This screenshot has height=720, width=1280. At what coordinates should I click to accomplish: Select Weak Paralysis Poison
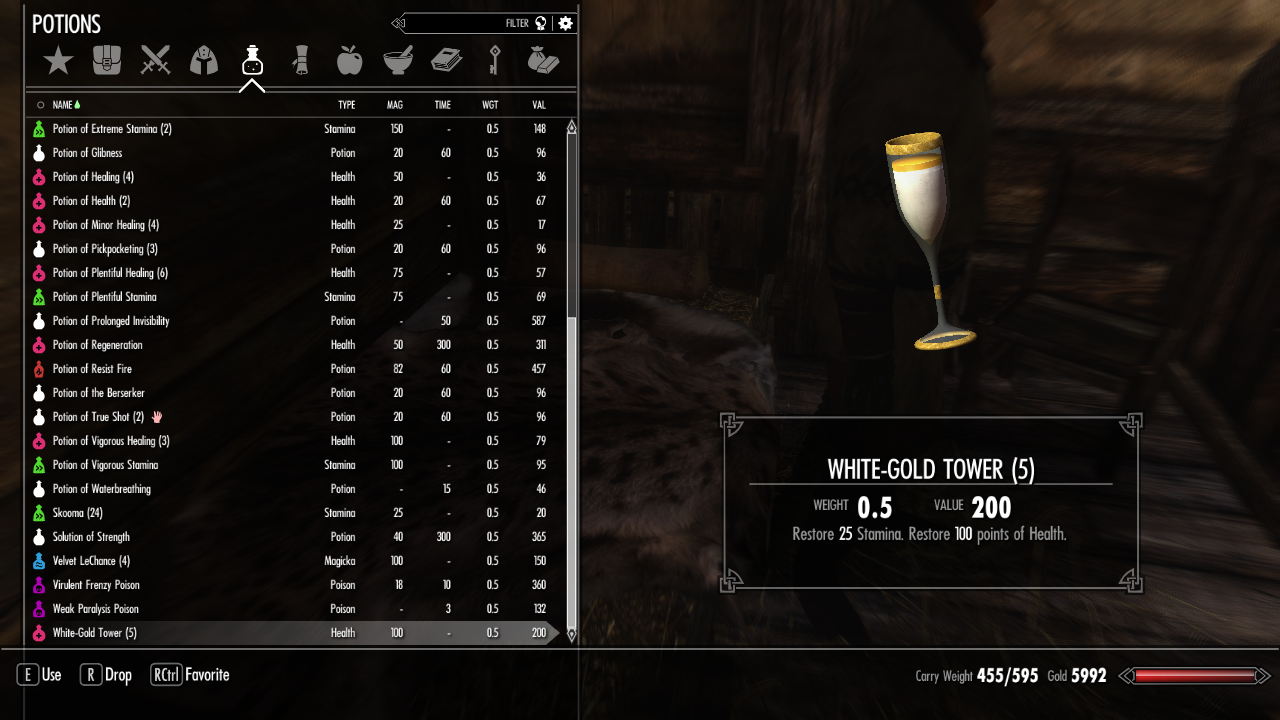point(96,609)
